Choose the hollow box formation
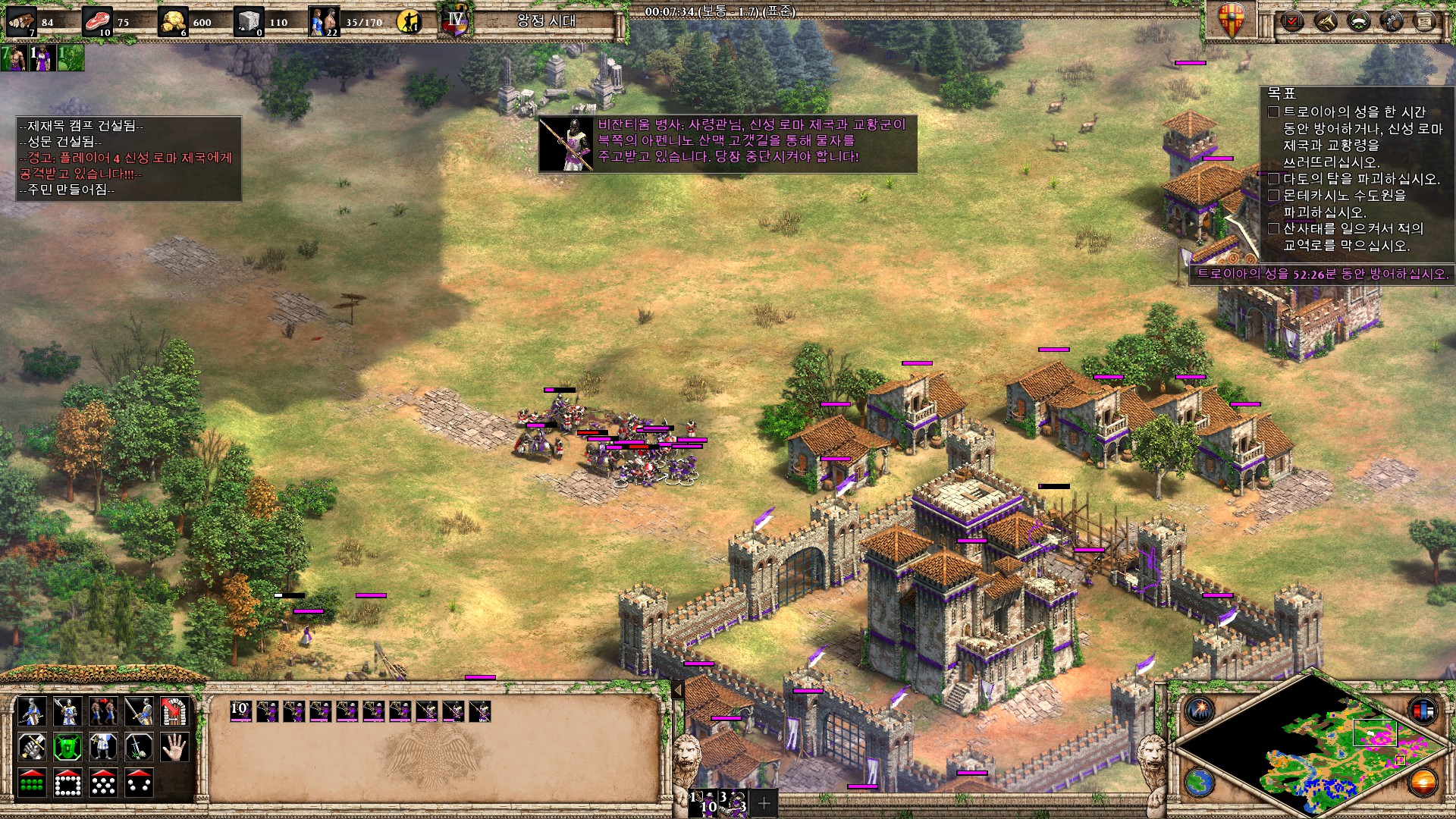 (x=67, y=783)
